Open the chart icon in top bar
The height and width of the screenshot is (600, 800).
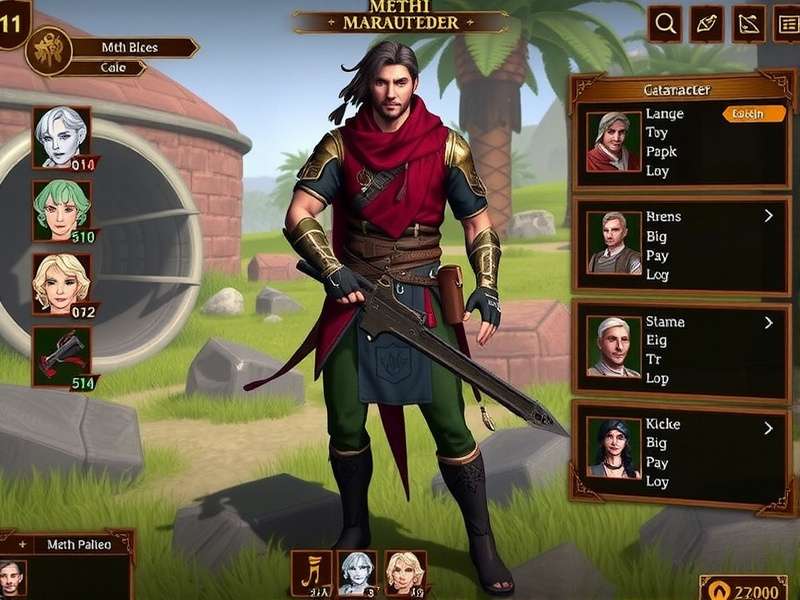[x=748, y=23]
